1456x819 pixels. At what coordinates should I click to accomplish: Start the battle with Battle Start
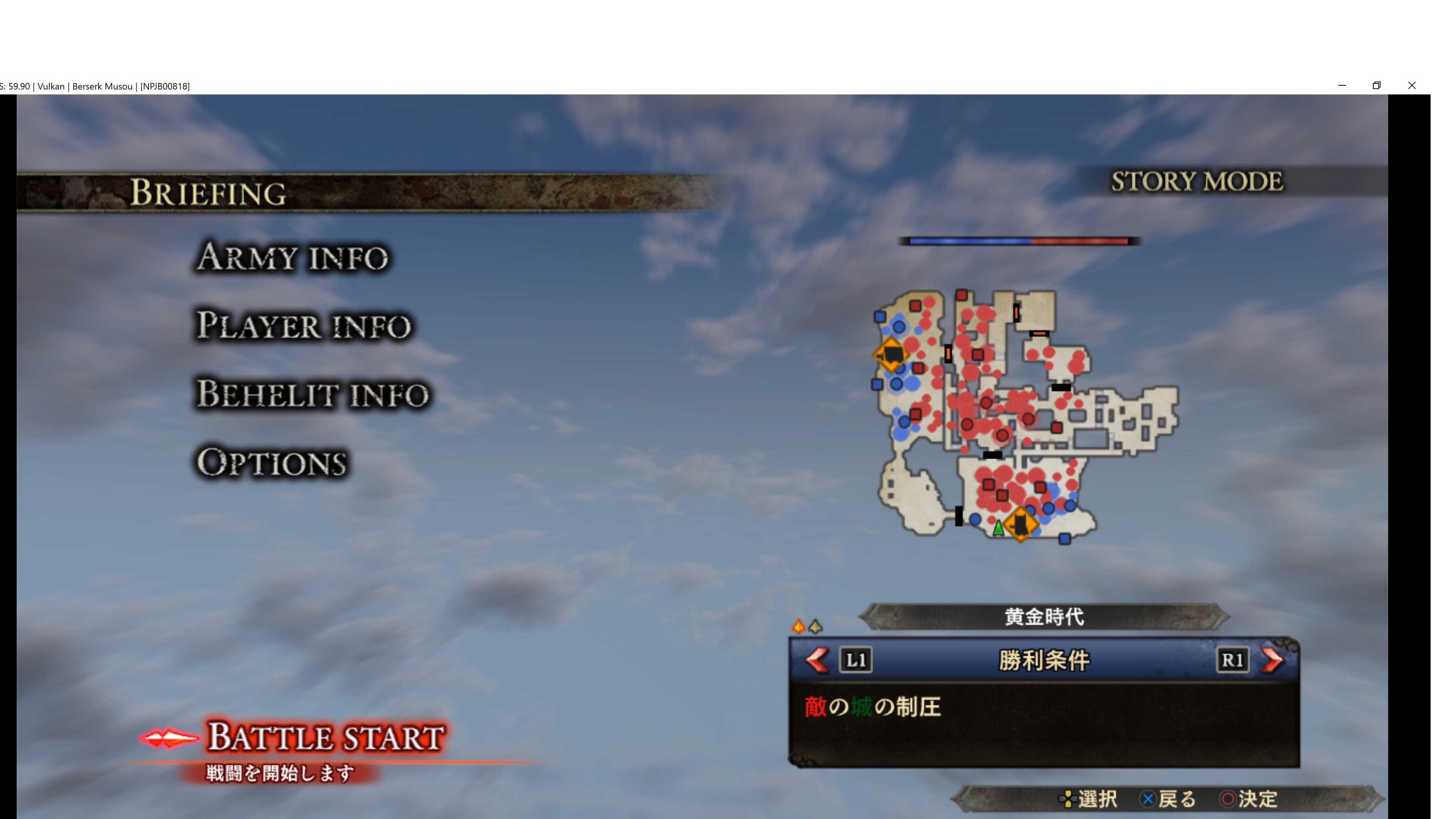pyautogui.click(x=326, y=737)
